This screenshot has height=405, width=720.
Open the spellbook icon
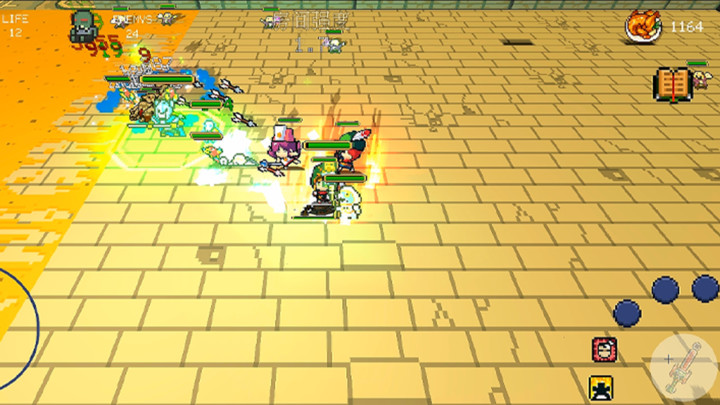[x=674, y=84]
